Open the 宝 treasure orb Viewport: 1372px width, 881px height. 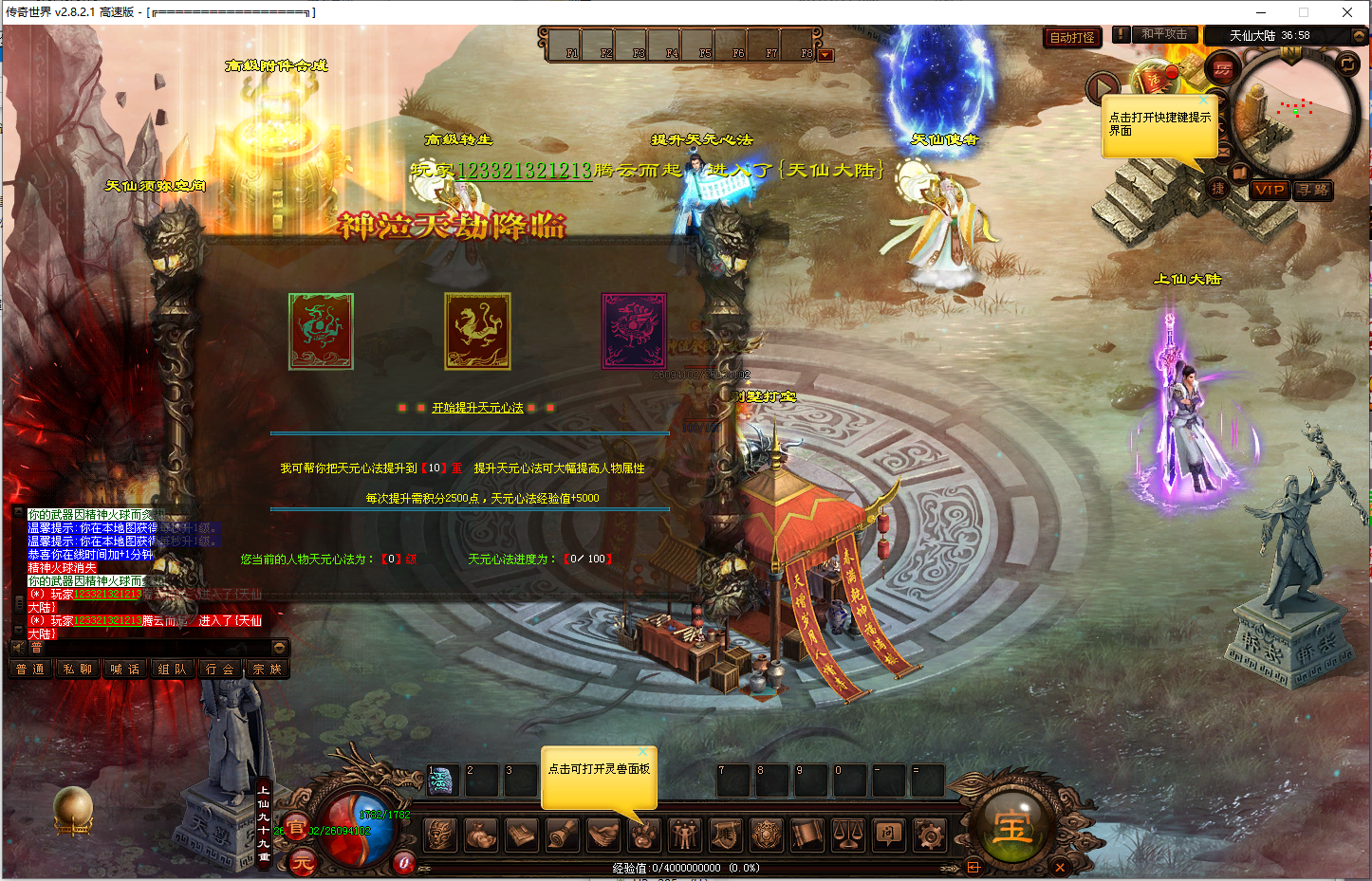pos(1011,828)
